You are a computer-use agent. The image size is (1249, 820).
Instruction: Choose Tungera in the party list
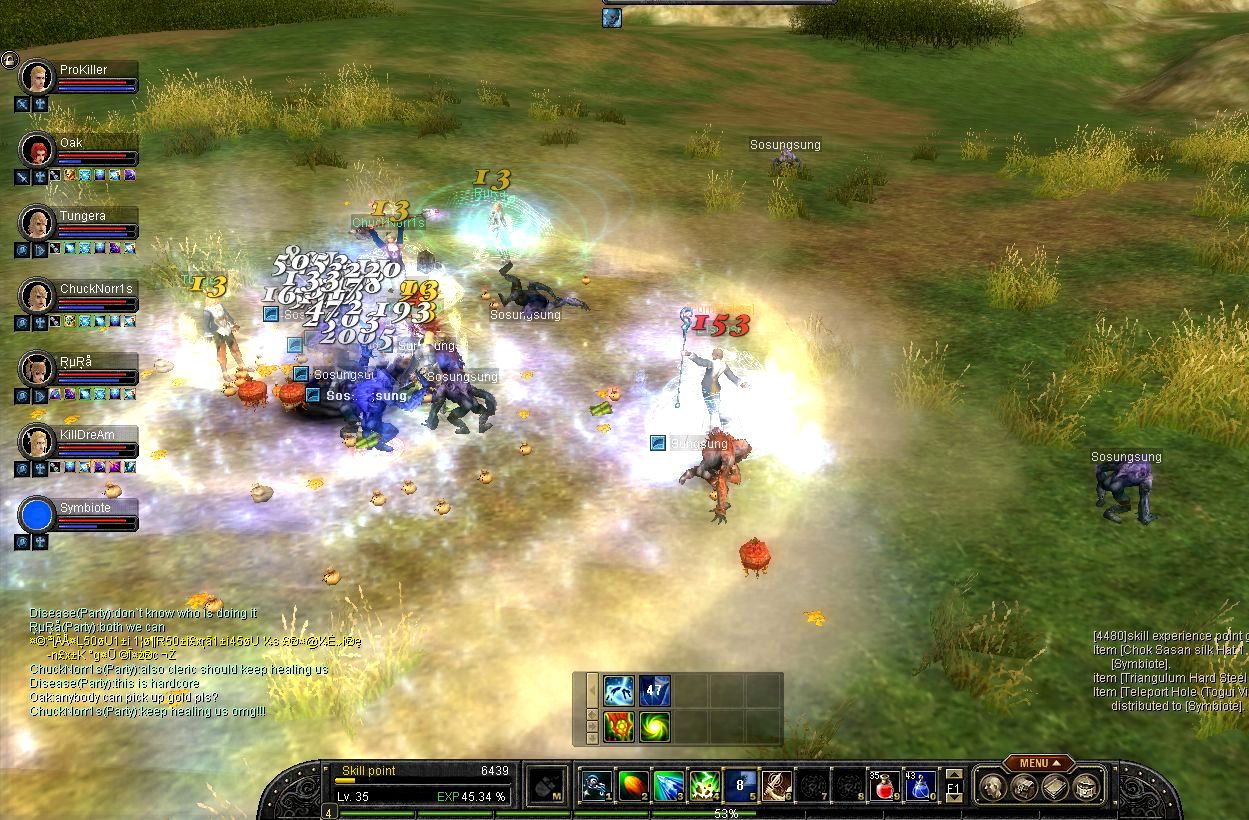[37, 223]
